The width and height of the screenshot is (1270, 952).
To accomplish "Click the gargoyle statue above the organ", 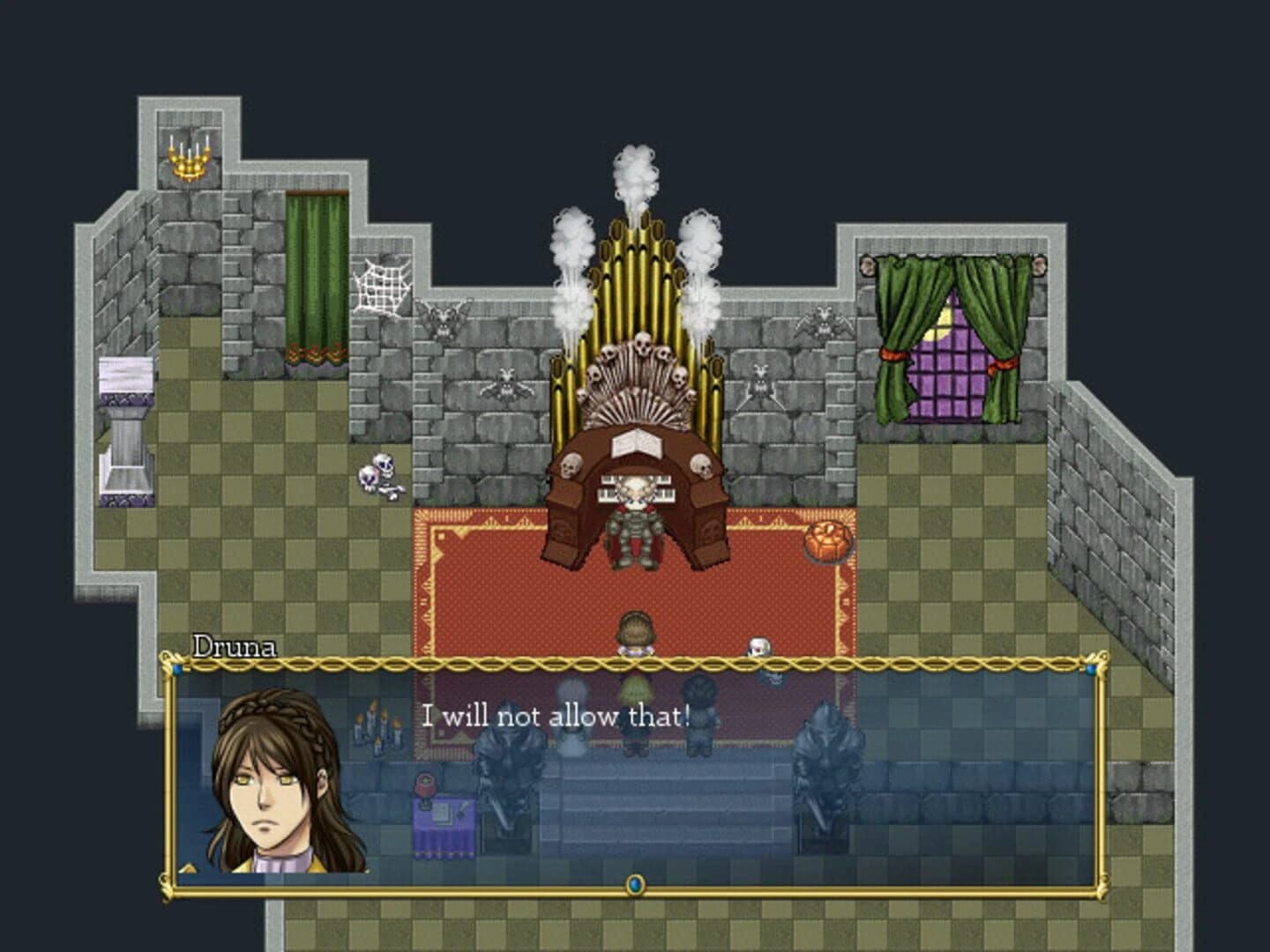I will coord(442,324).
